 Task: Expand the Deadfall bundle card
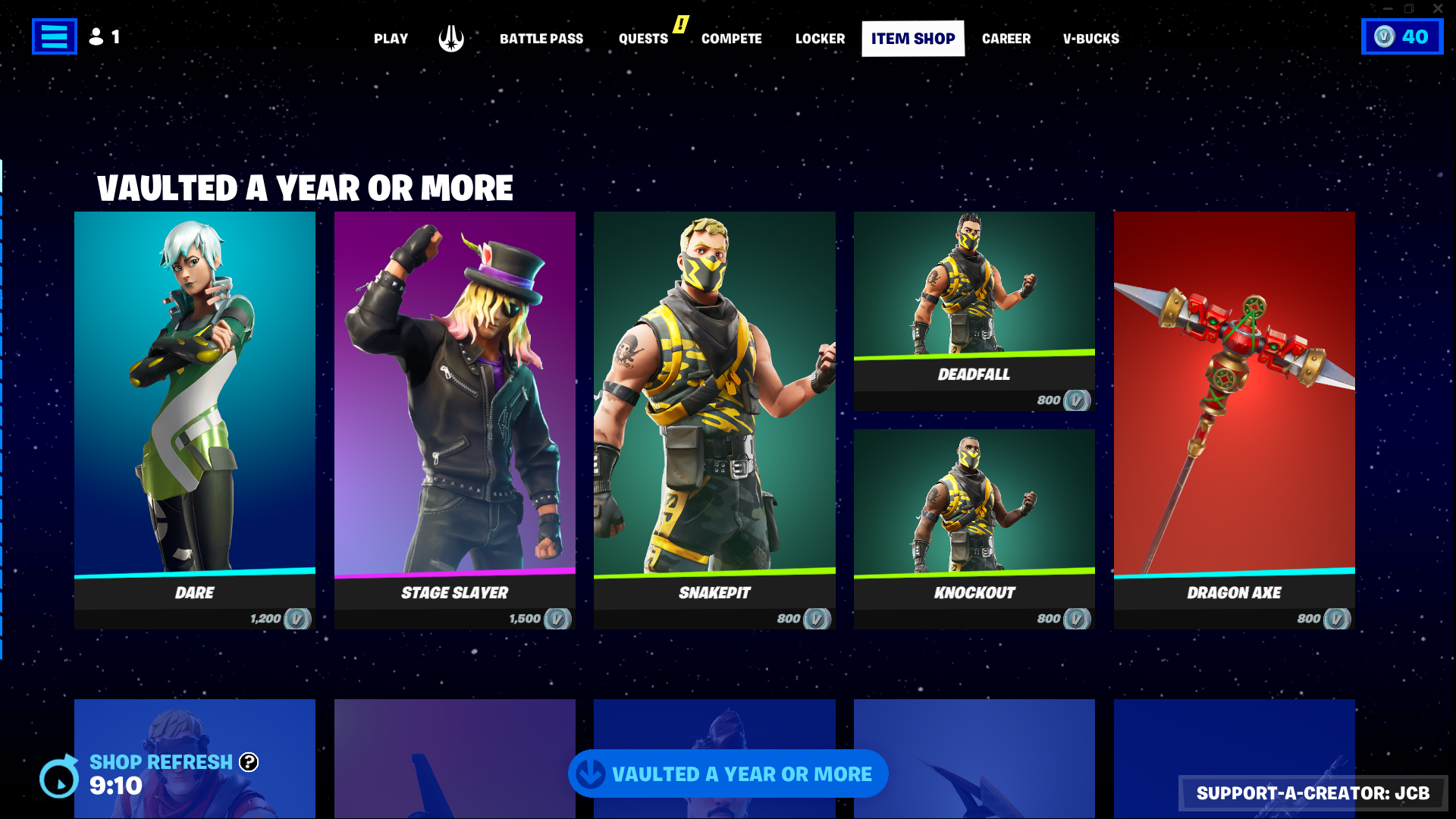[974, 311]
